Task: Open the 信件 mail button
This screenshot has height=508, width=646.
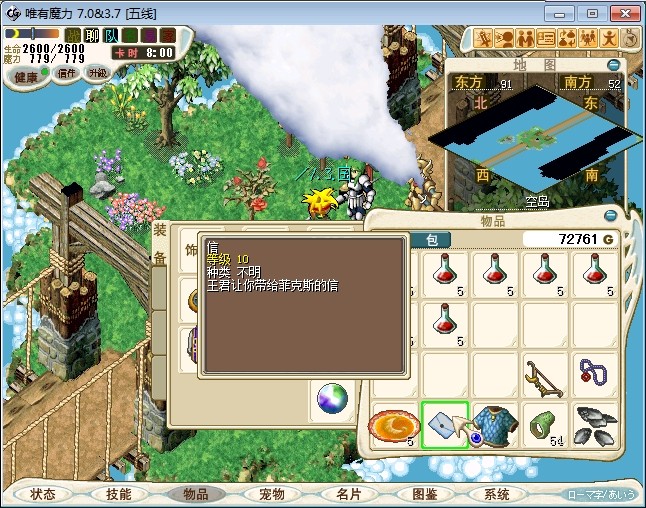Action: (67, 73)
